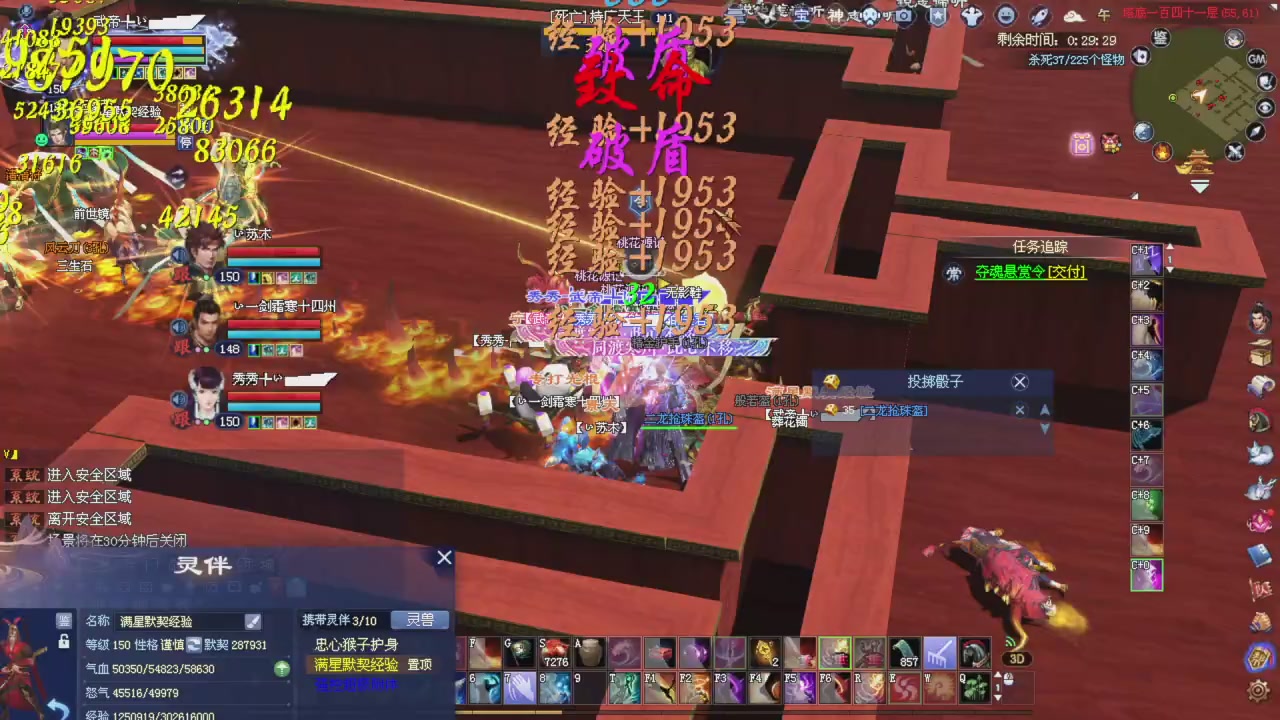
Task: Toggle the lock icon in the 灵伴 panel
Action: 65,643
